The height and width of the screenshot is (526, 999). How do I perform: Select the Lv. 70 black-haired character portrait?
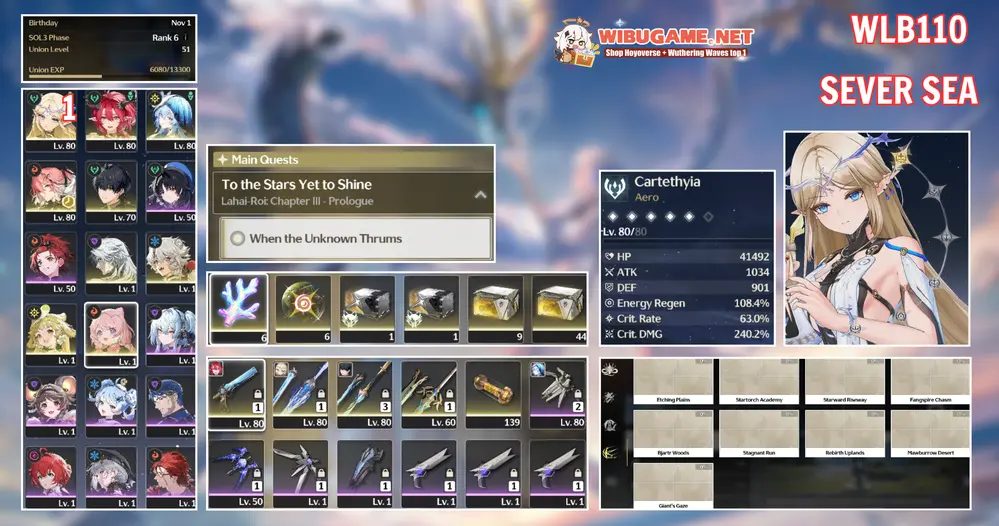coord(111,190)
